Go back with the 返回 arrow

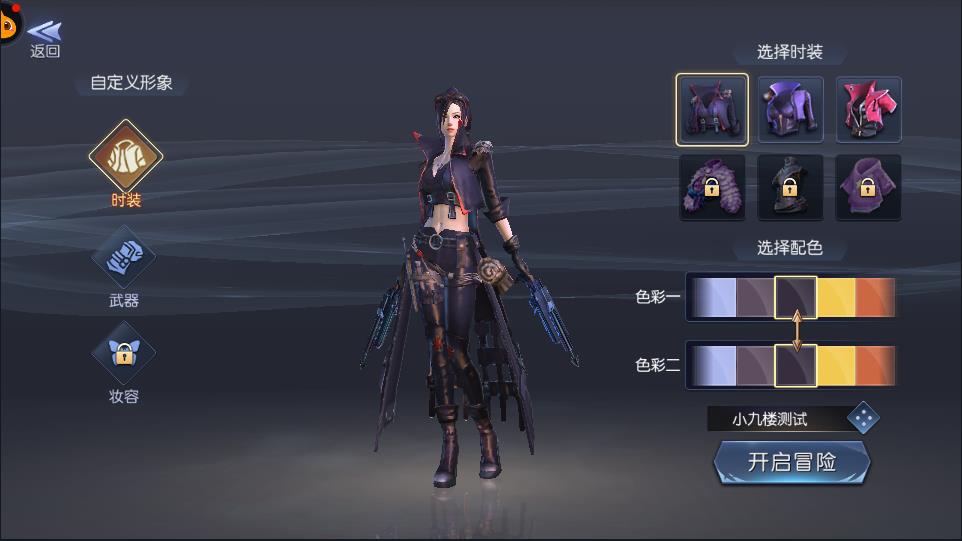[x=44, y=38]
